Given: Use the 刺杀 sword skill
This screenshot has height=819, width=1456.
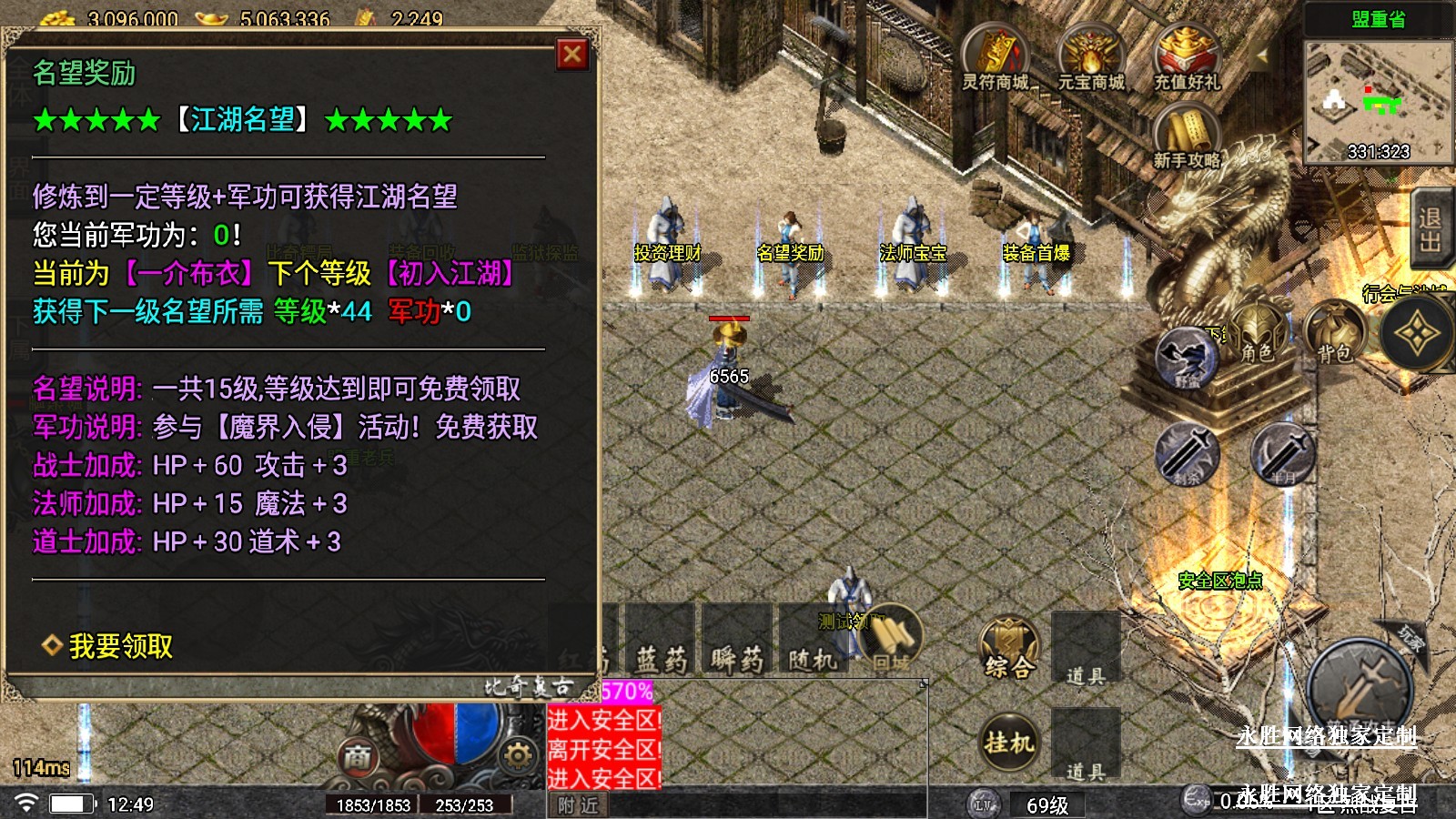Looking at the screenshot, I should (x=1187, y=453).
